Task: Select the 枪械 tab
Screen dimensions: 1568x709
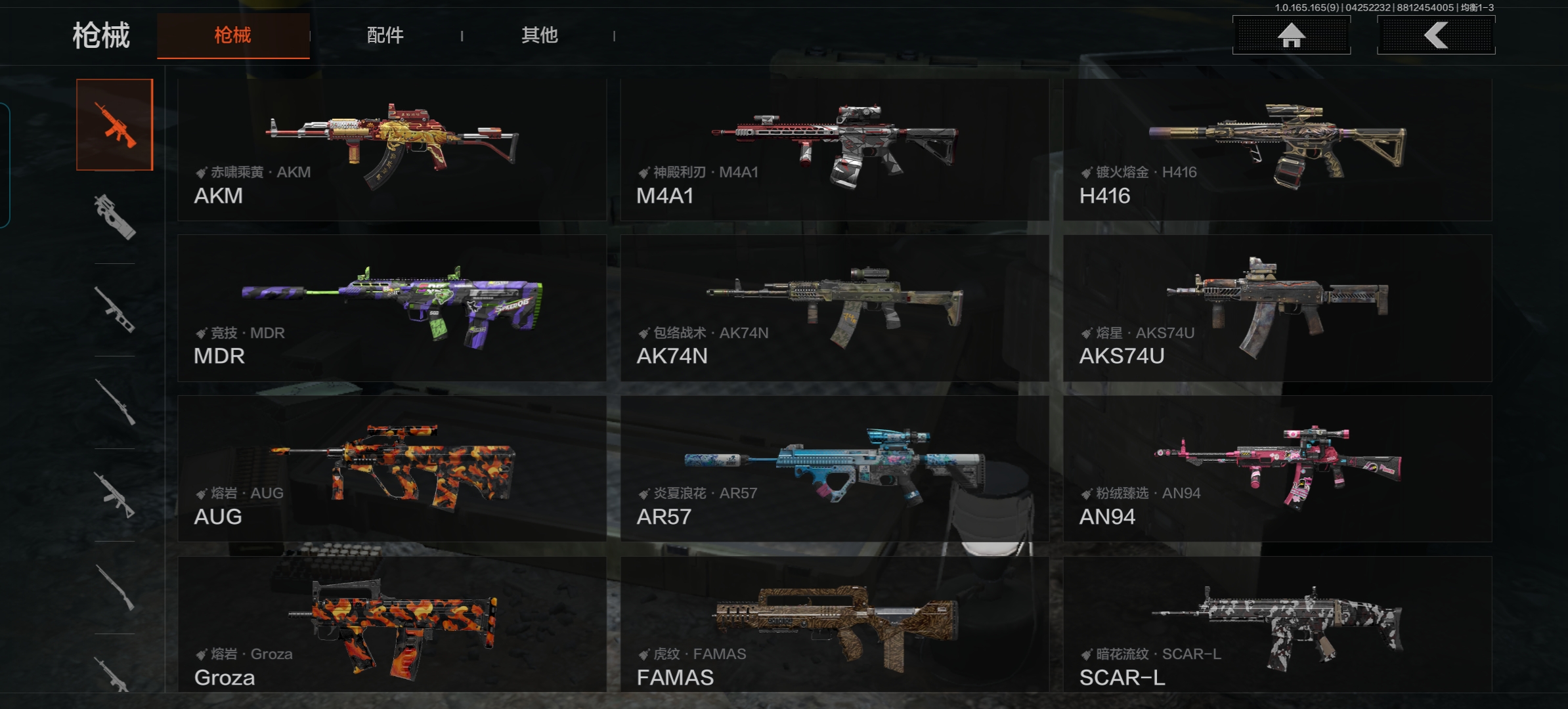Action: tap(233, 35)
